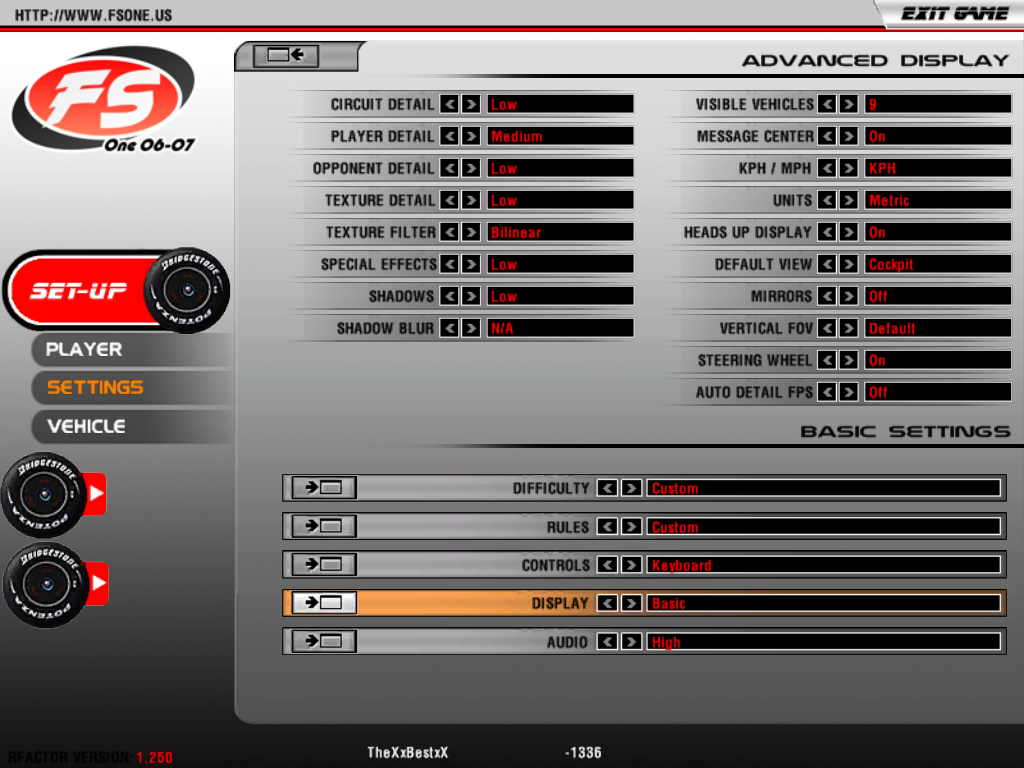Toggle KPH / MPH with right arrow
The width and height of the screenshot is (1024, 768).
[x=848, y=168]
